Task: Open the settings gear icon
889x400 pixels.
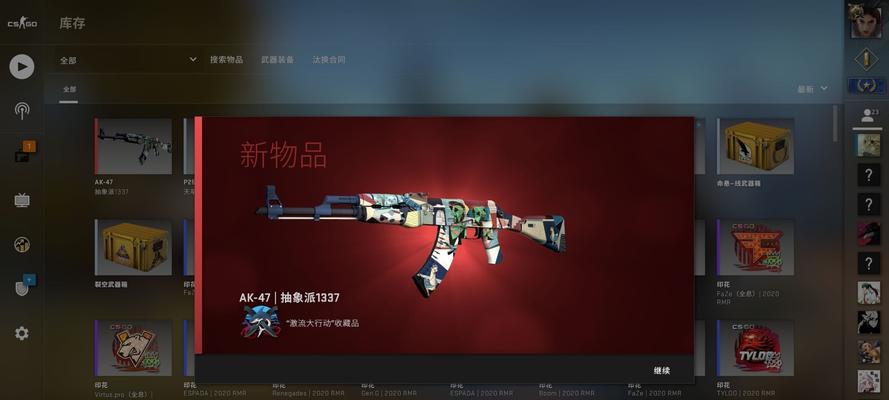Action: (x=22, y=333)
